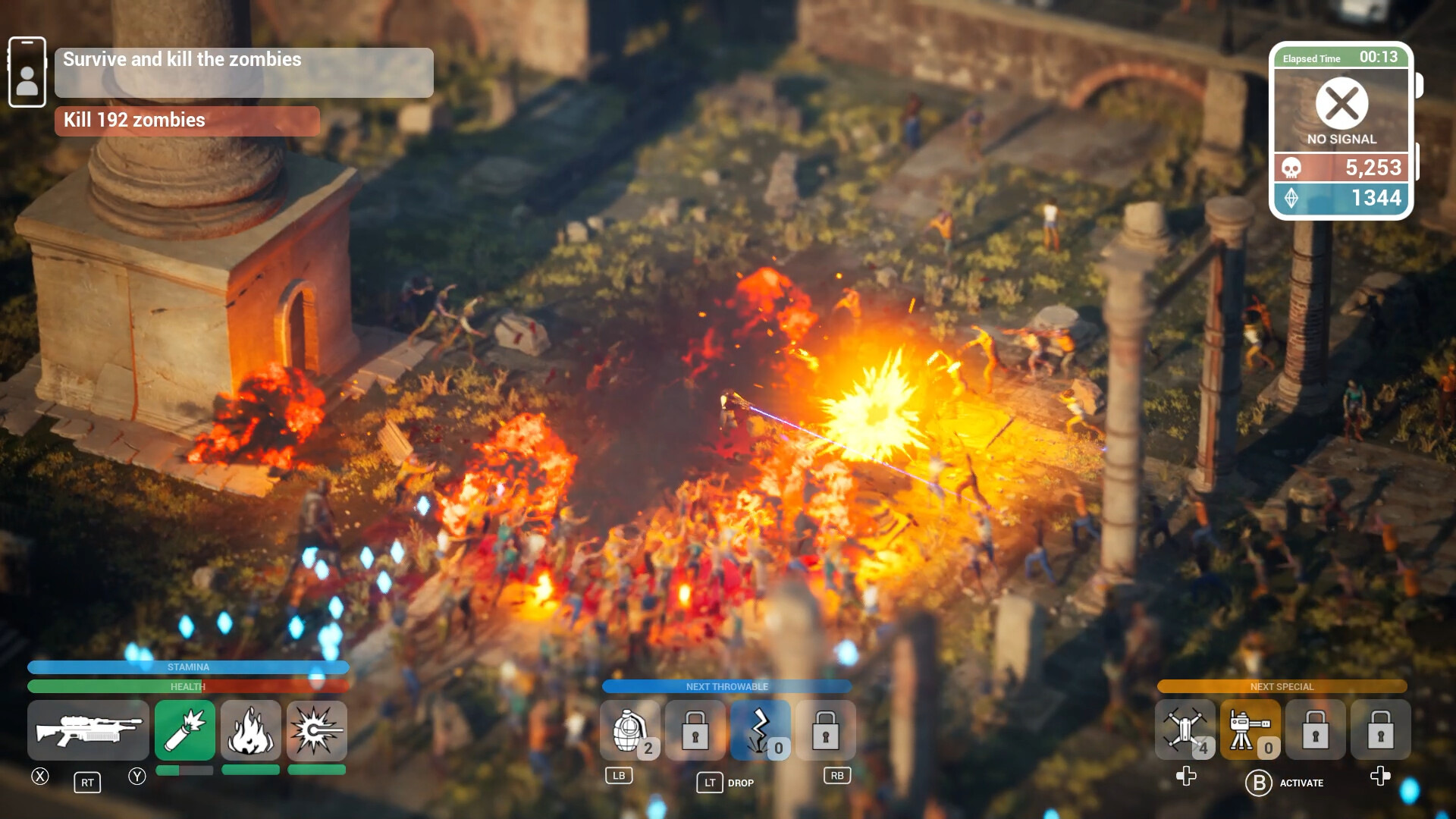Select the sentry turret special icon
The height and width of the screenshot is (819, 1456).
click(1251, 730)
